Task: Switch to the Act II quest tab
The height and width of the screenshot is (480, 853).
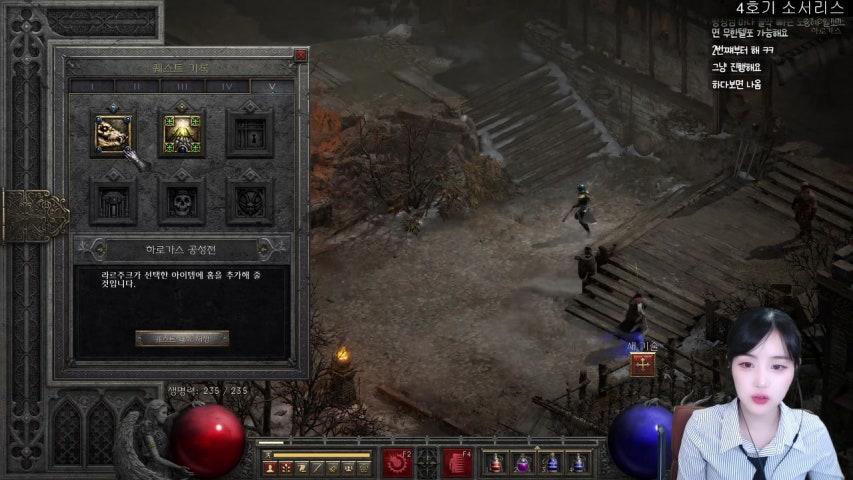Action: click(x=136, y=87)
